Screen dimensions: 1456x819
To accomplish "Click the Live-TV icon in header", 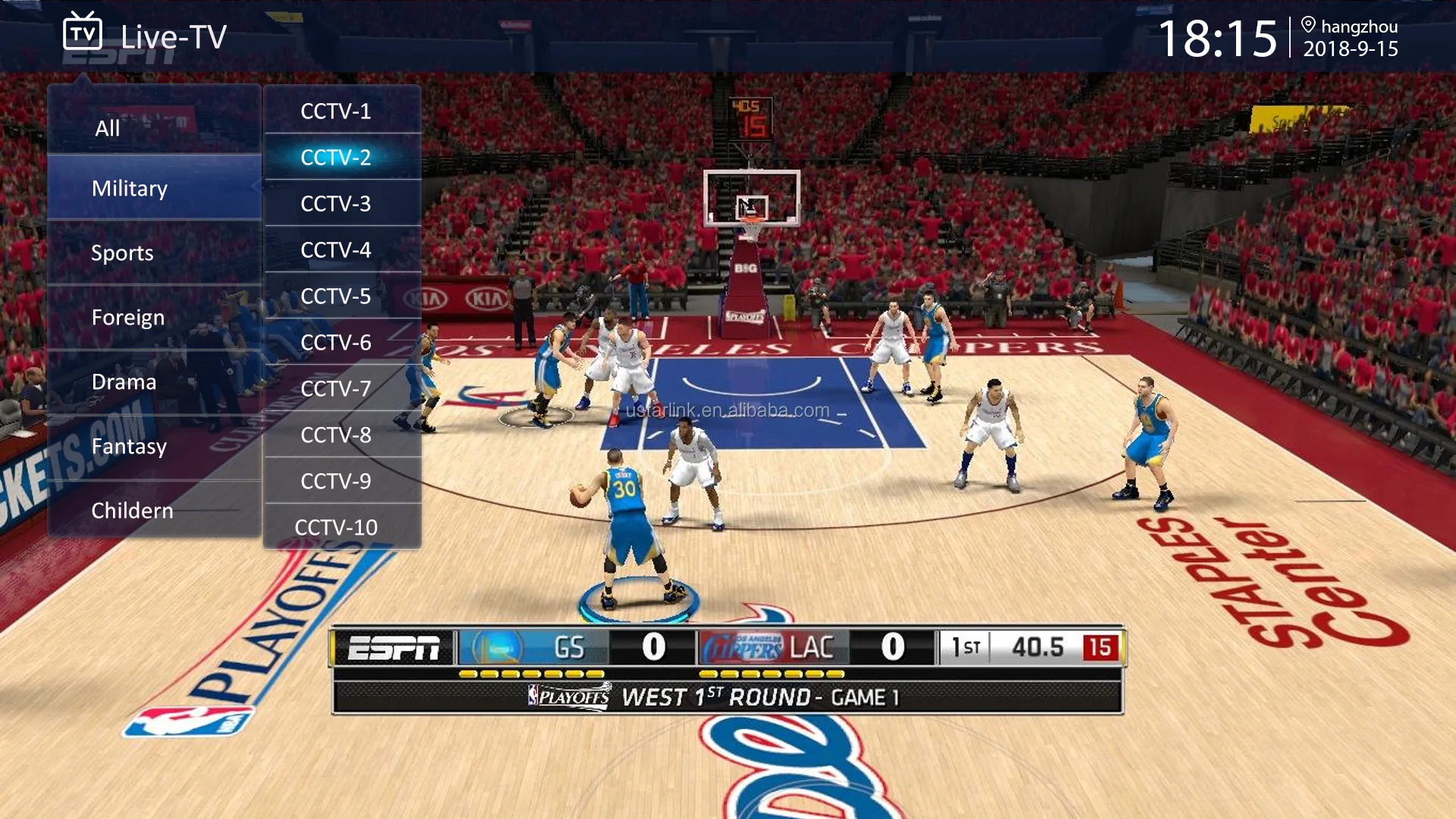I will pyautogui.click(x=82, y=33).
